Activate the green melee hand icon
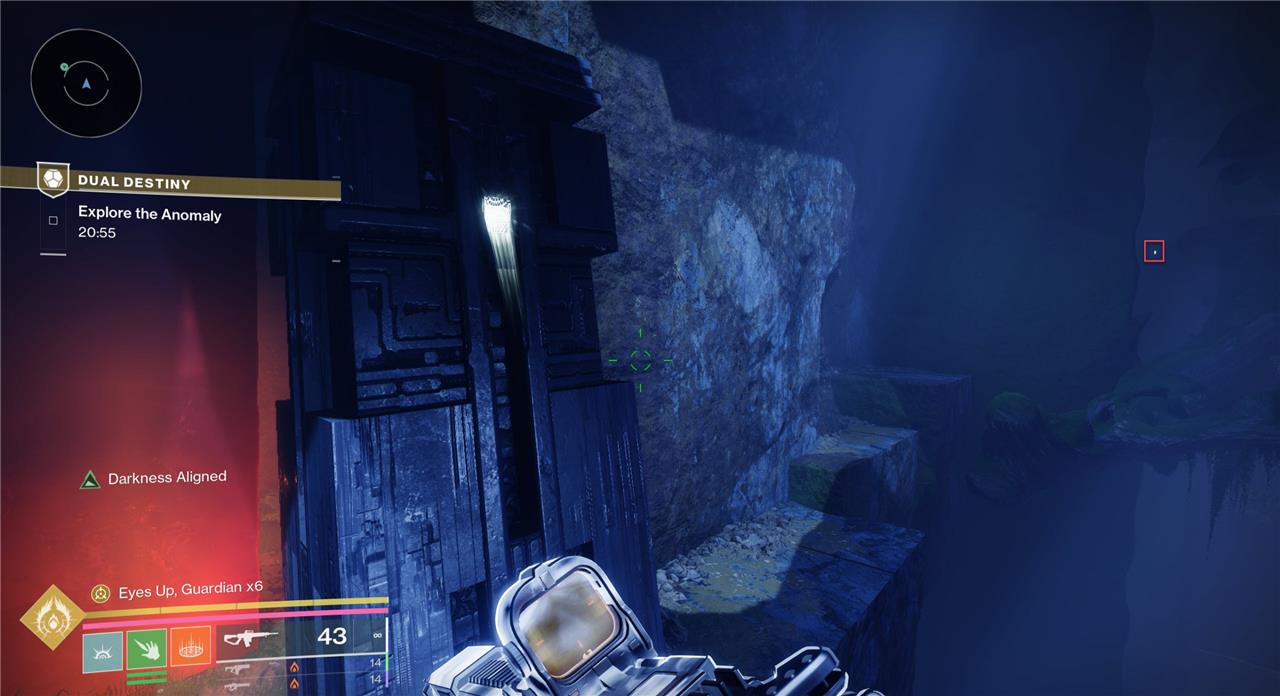Image resolution: width=1280 pixels, height=696 pixels. tap(147, 648)
